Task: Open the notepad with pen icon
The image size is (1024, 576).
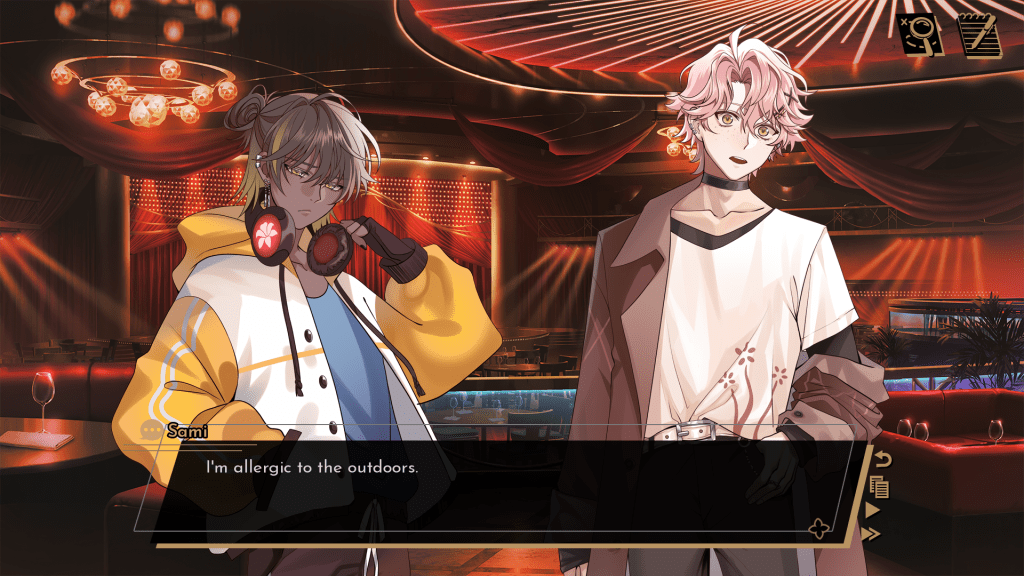Action: coord(980,34)
